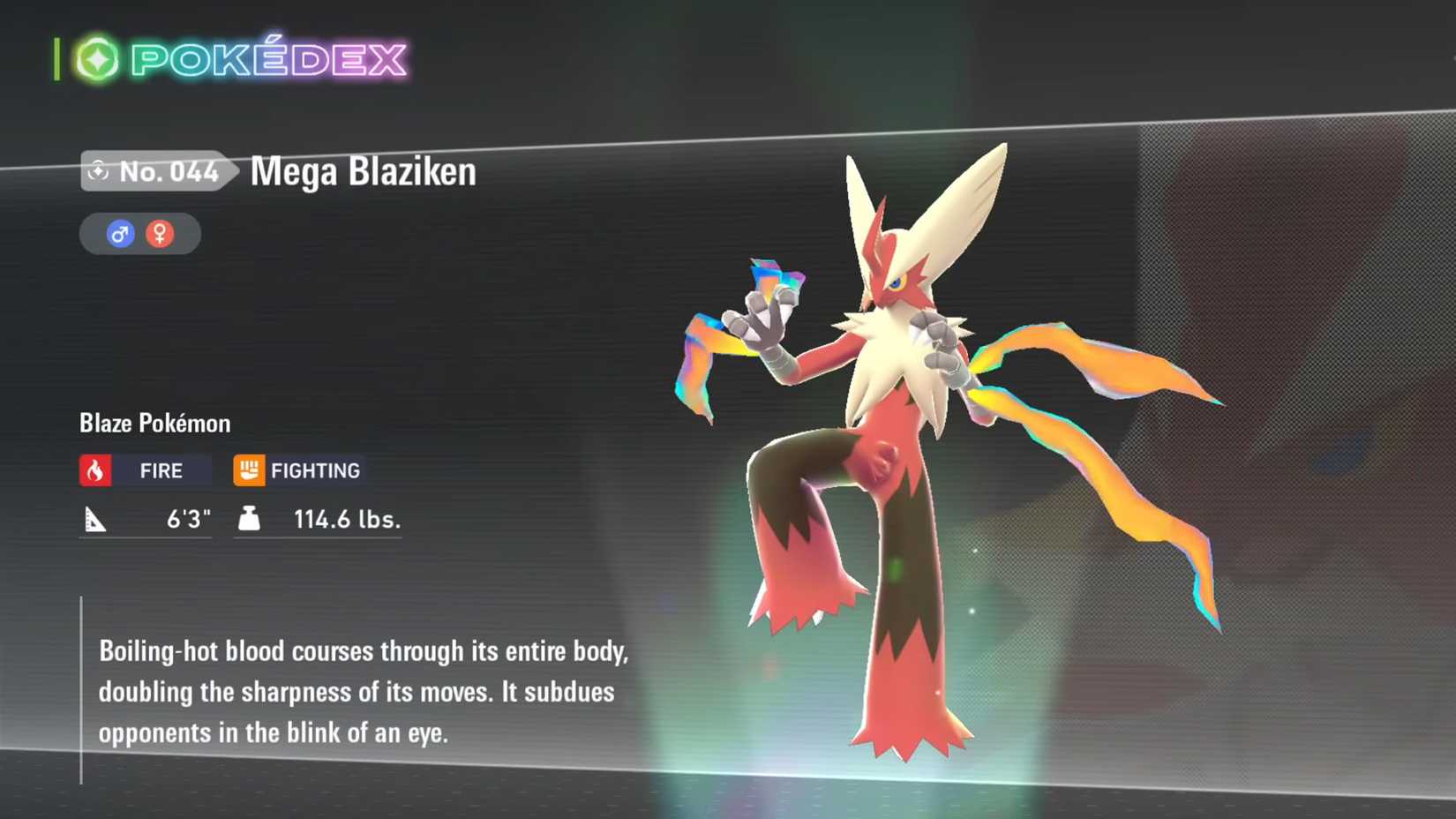Screen dimensions: 1456x819
Task: Click the Blaze Pokémon category label
Action: coord(153,423)
